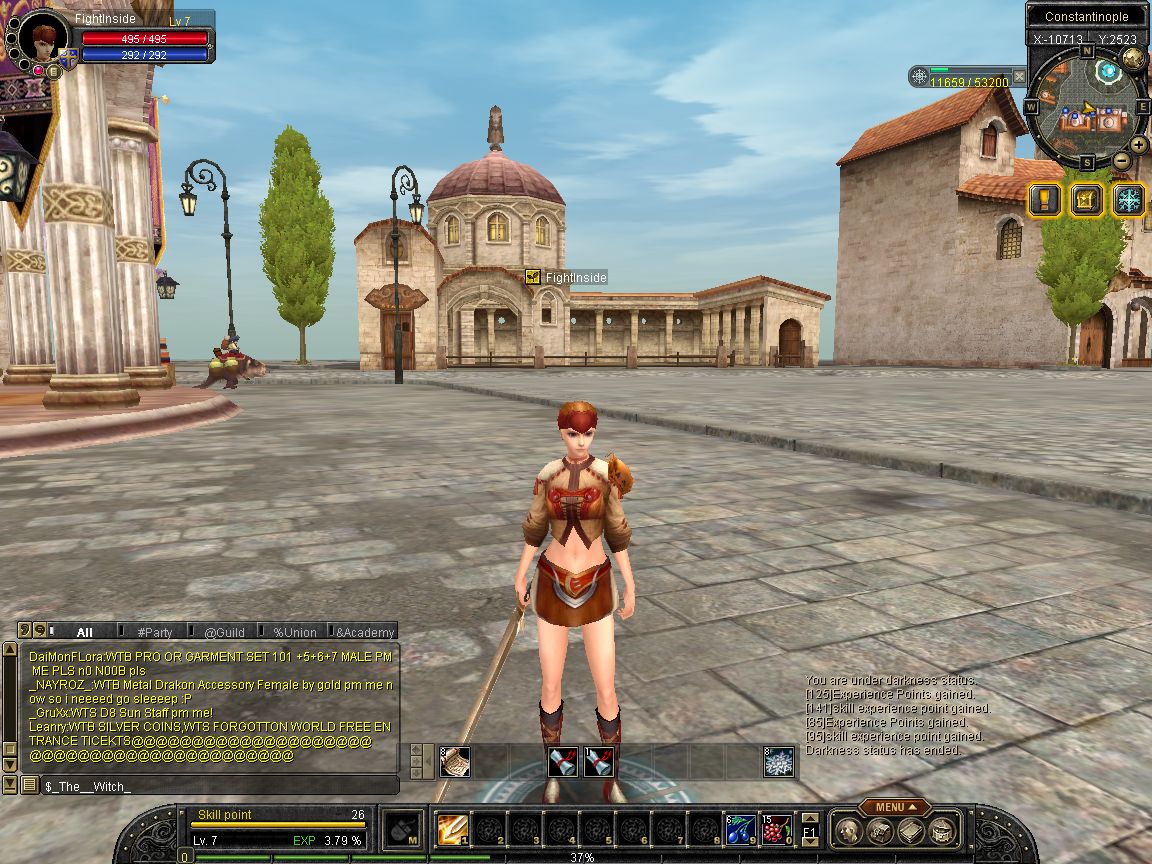
Task: Open the world map globe icon
Action: [x=1133, y=59]
